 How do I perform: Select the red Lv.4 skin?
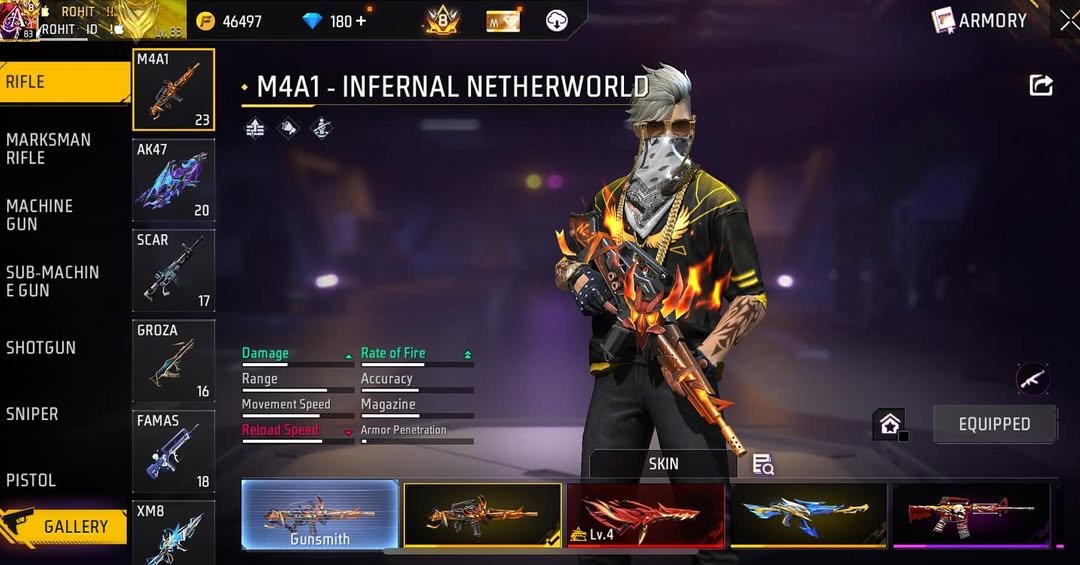click(x=645, y=515)
